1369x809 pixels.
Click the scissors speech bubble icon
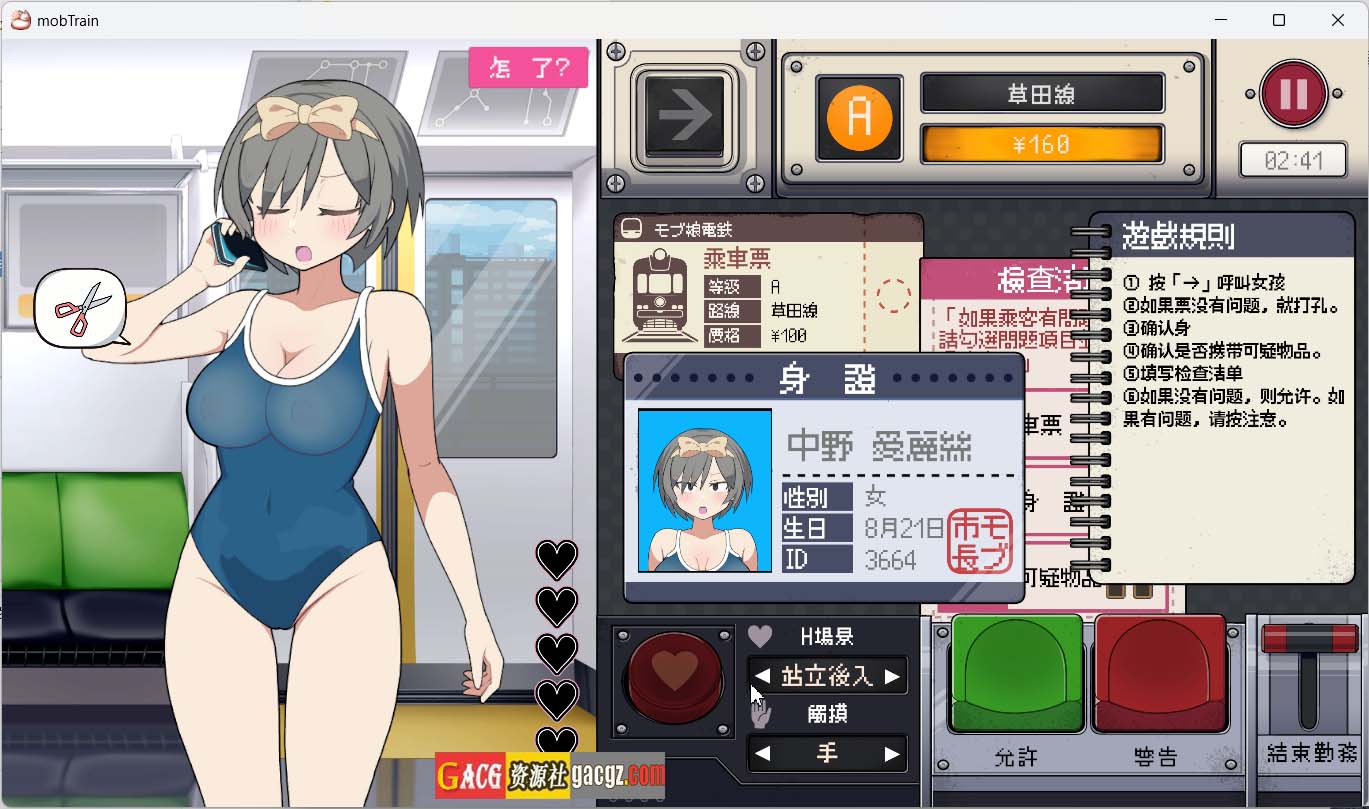[81, 308]
